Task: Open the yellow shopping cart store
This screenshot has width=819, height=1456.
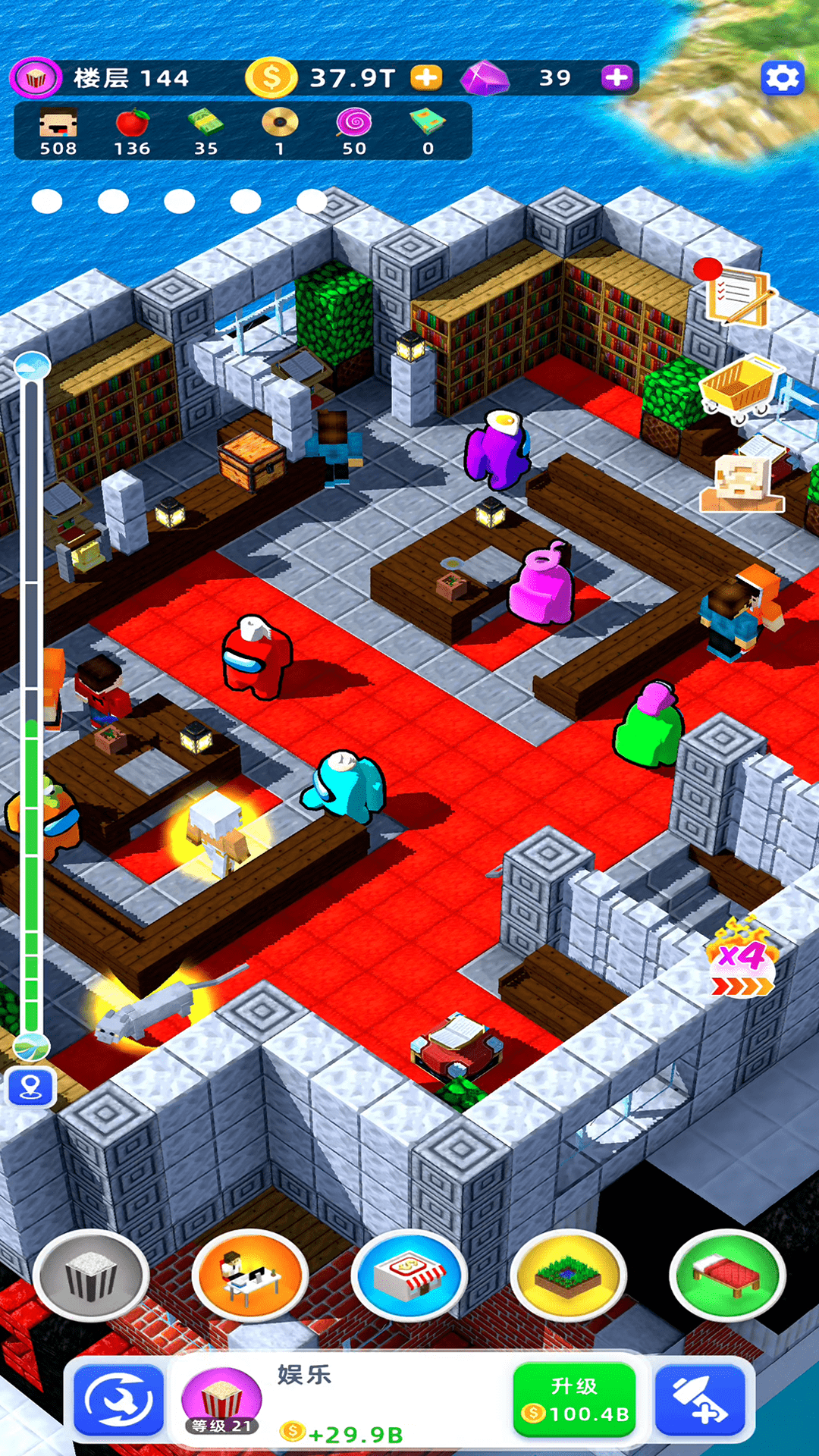Action: [x=737, y=388]
